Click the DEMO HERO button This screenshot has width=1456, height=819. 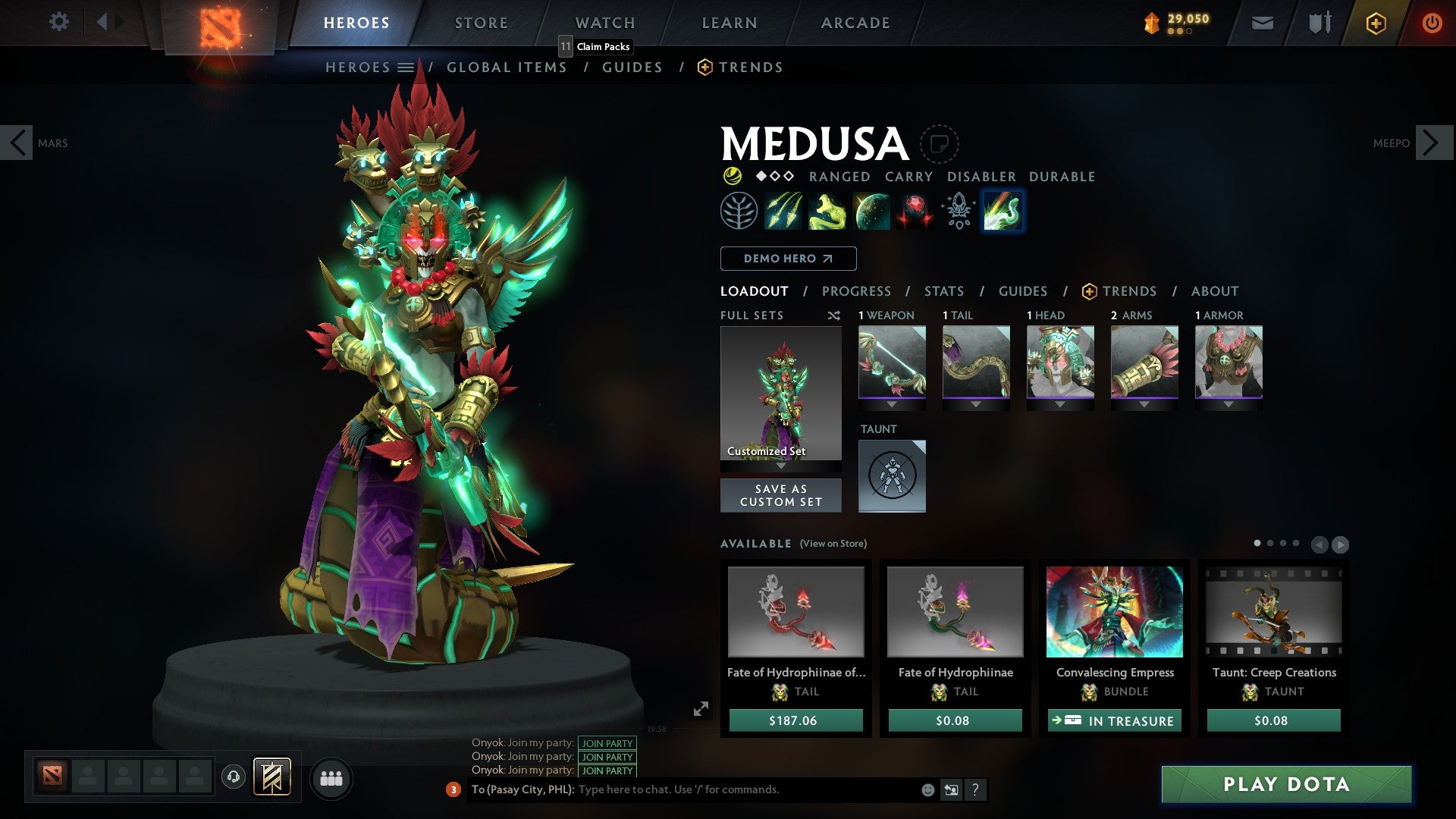tap(787, 259)
